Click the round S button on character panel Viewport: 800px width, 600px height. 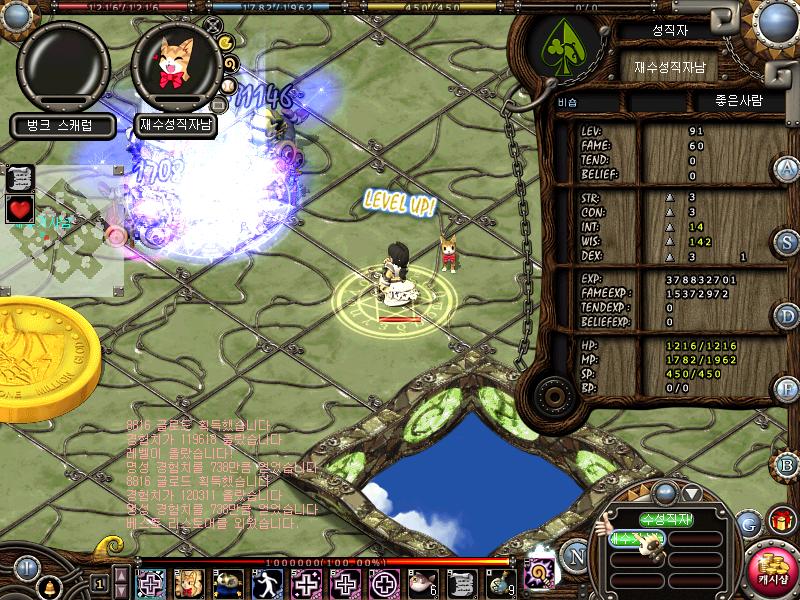click(x=788, y=243)
